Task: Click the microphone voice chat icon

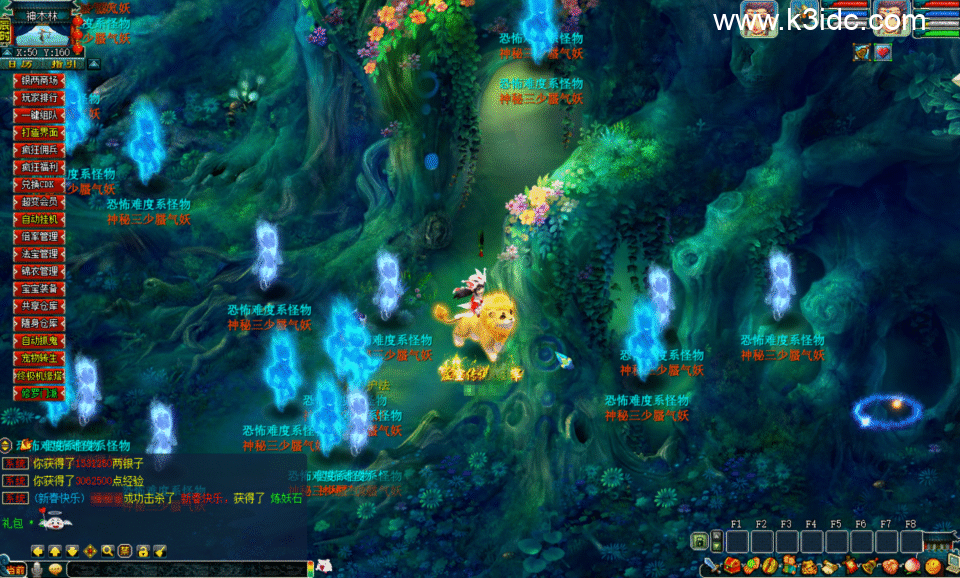Action: [37, 569]
